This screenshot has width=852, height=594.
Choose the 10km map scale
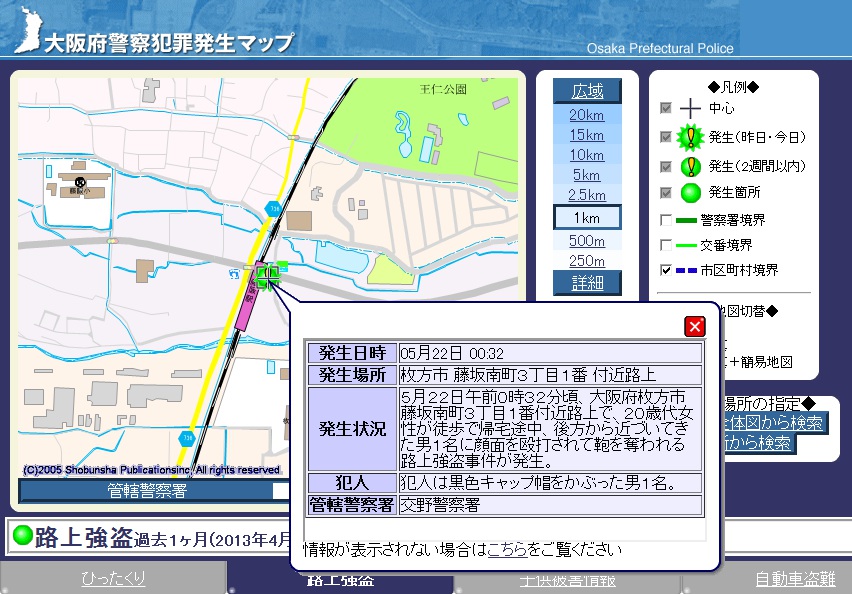pyautogui.click(x=587, y=155)
